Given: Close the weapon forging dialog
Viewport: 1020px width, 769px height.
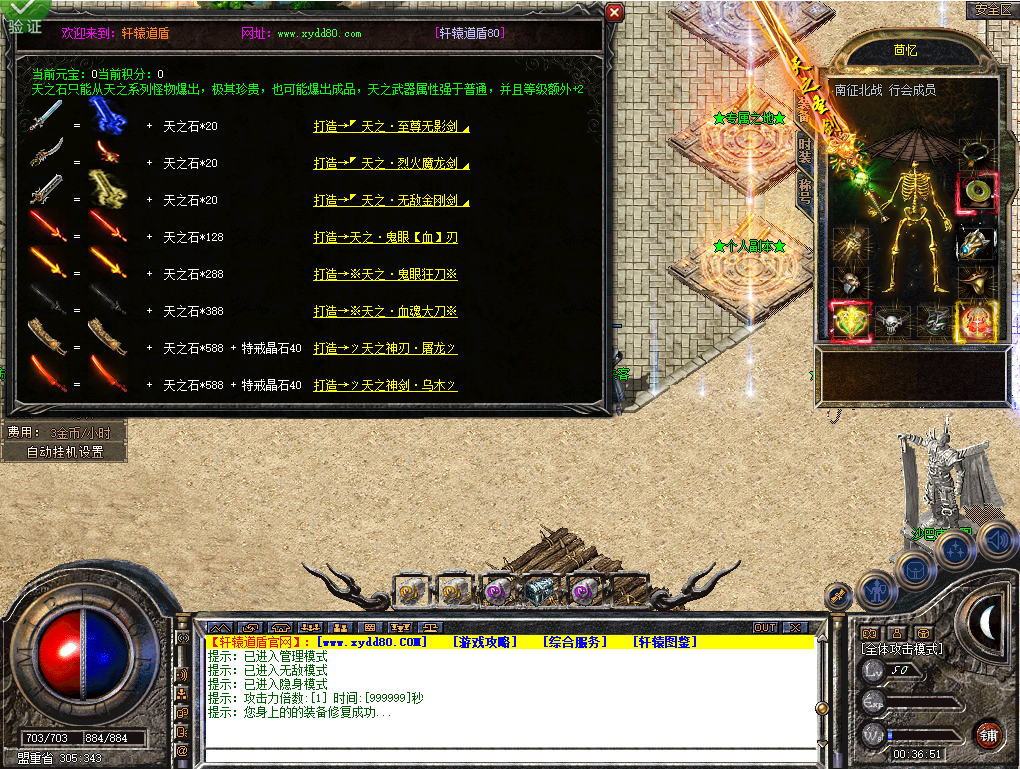Looking at the screenshot, I should [615, 13].
